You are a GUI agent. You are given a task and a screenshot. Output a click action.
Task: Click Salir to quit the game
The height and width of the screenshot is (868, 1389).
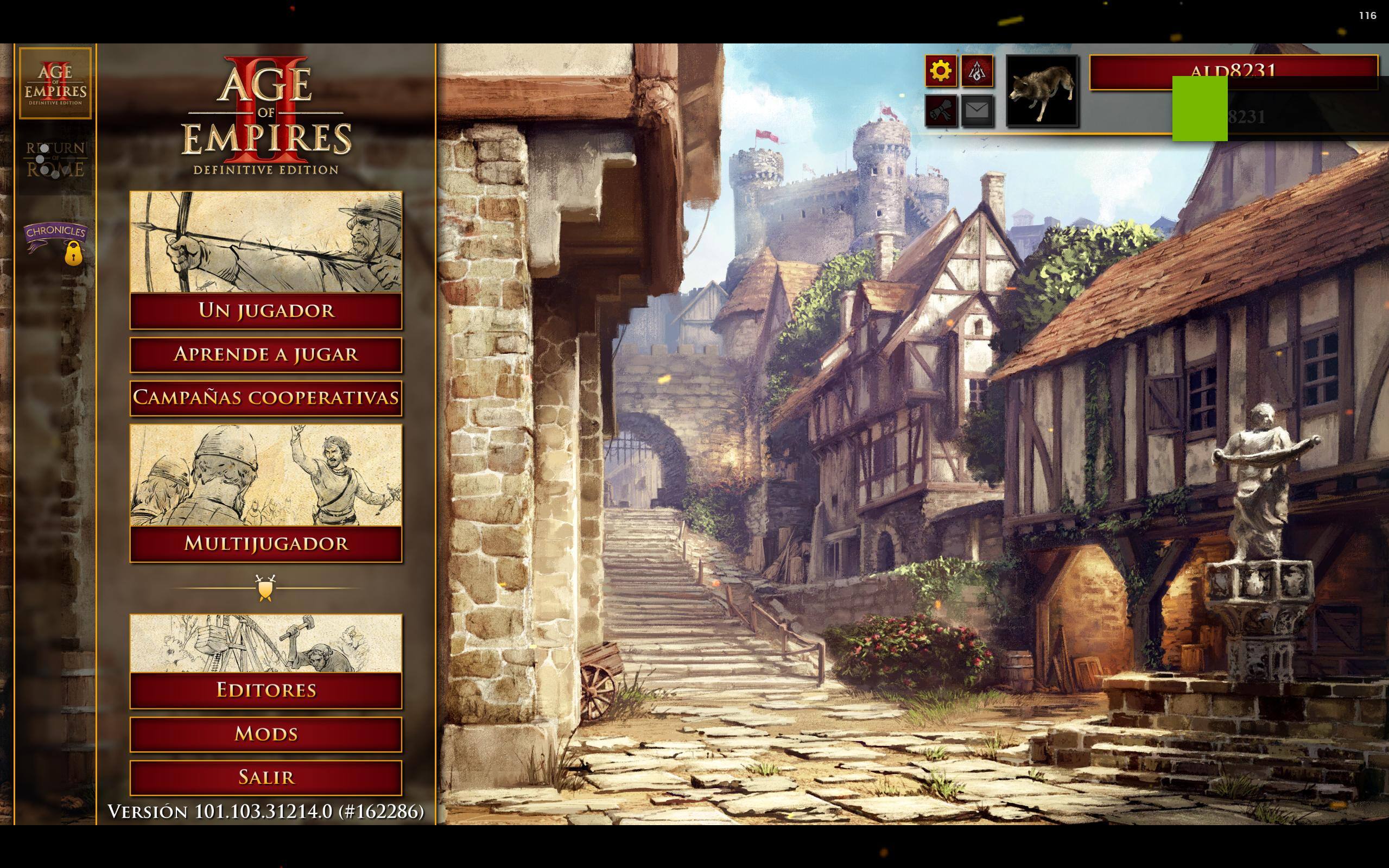(266, 777)
